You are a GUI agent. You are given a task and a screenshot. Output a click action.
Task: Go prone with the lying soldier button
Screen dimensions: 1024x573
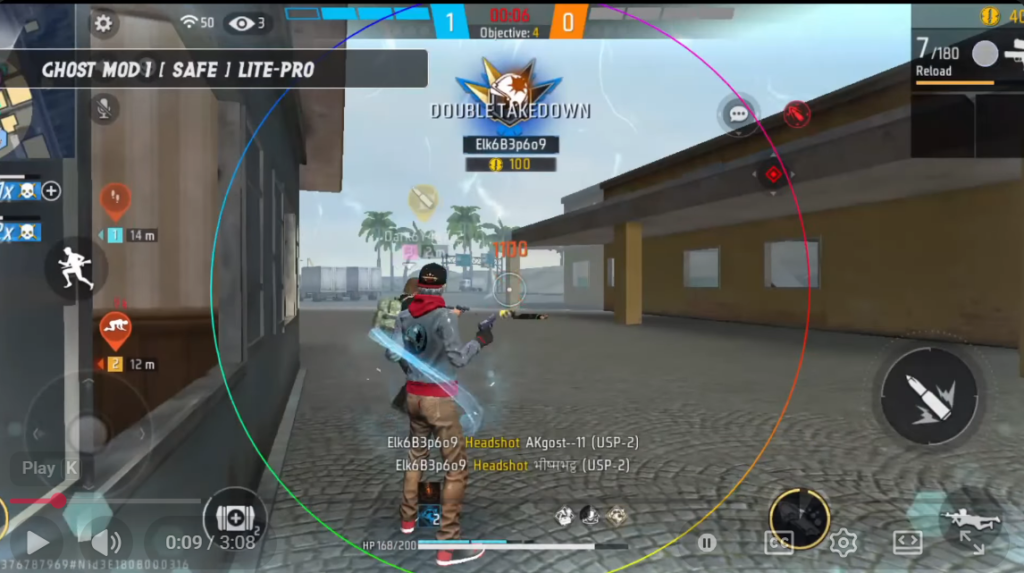click(970, 518)
